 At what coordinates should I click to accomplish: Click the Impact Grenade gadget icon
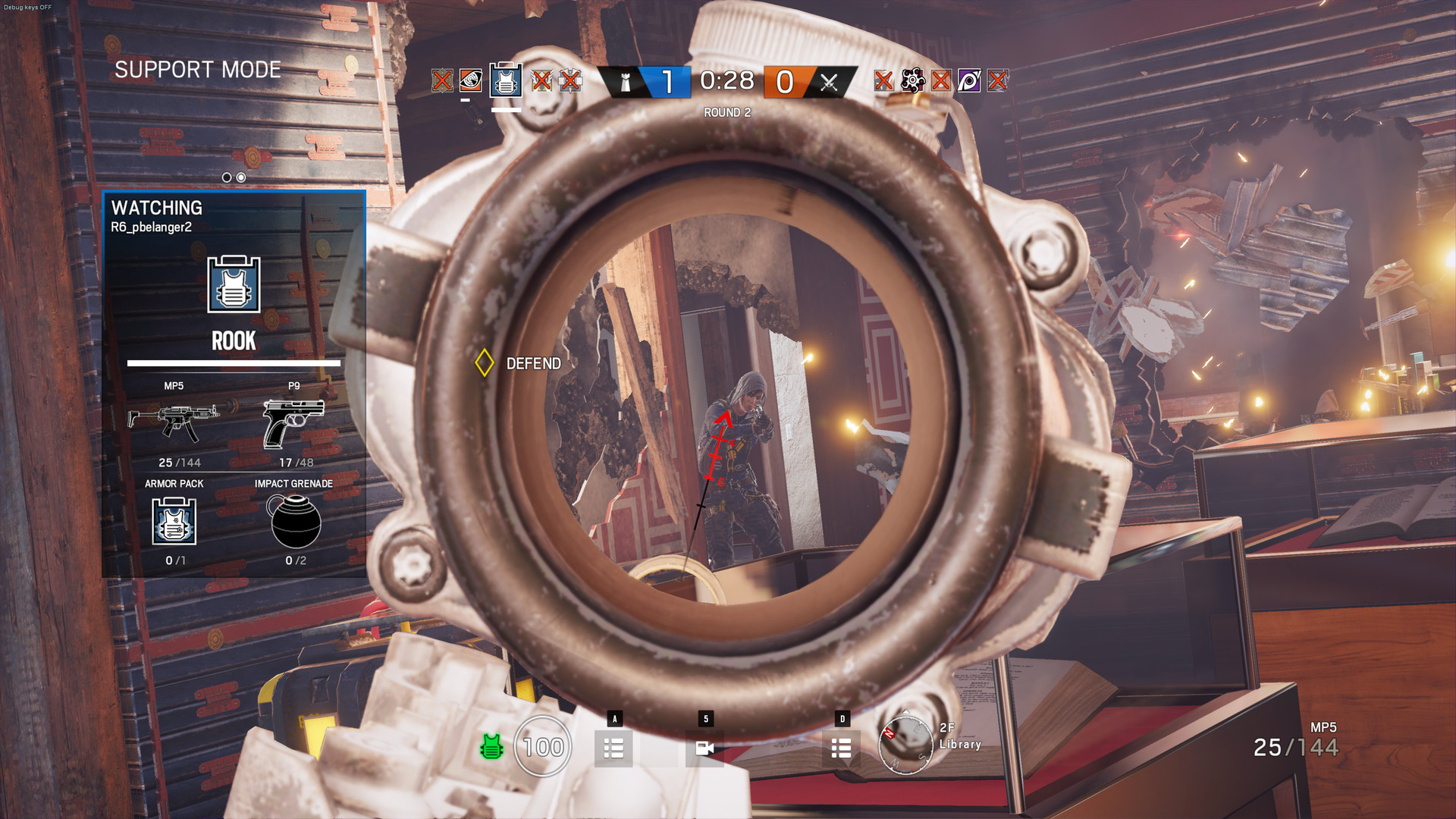click(296, 523)
